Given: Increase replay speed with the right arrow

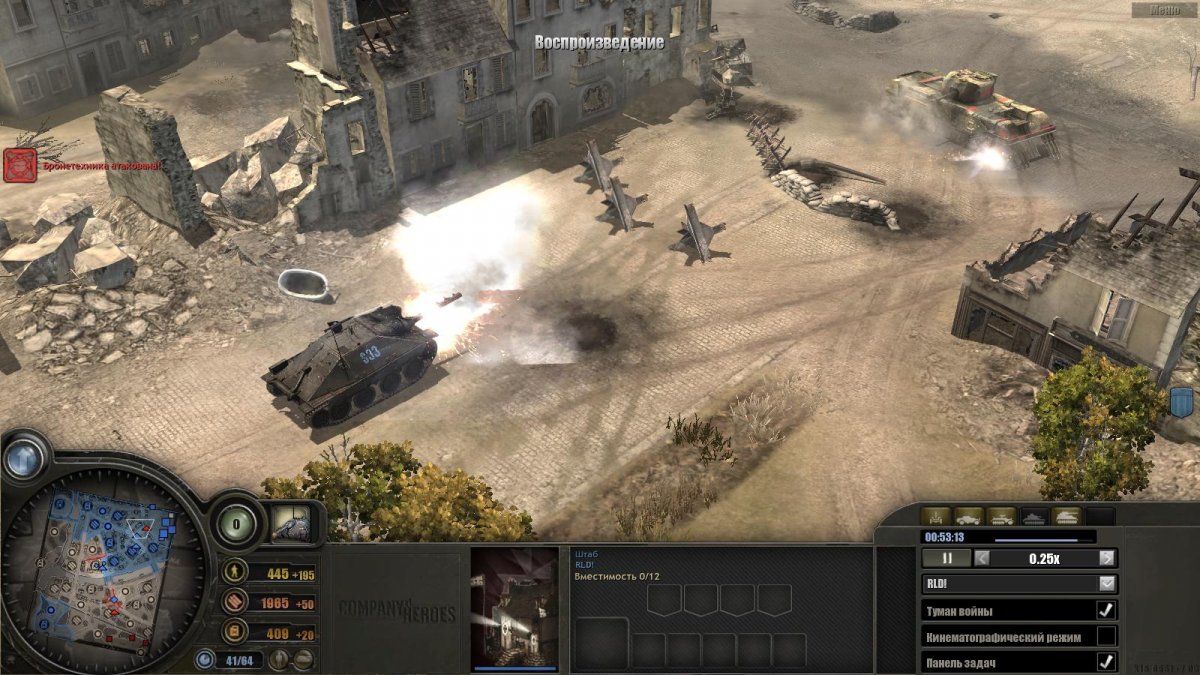Looking at the screenshot, I should (x=1106, y=558).
